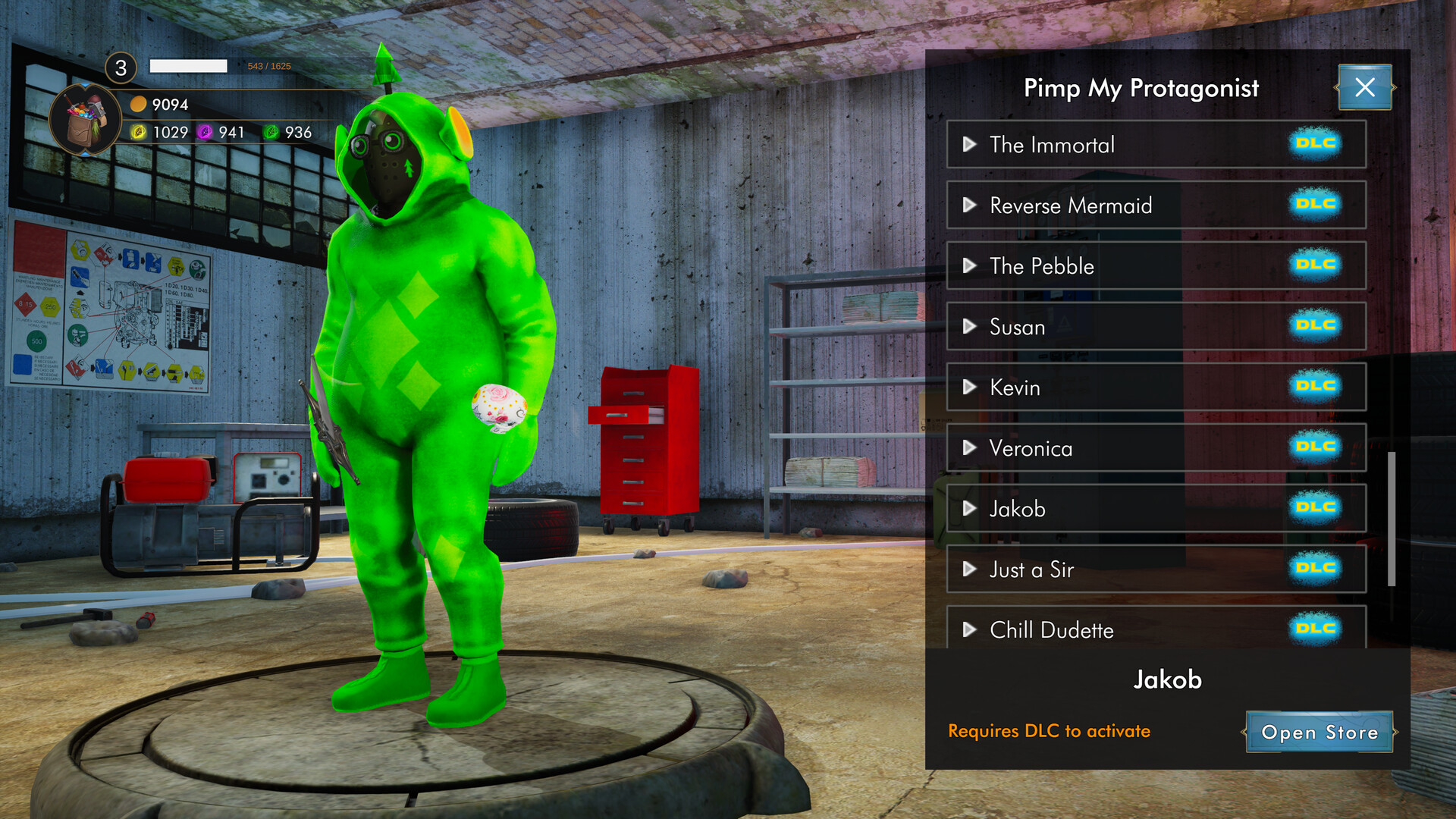Screen dimensions: 1456x819
Task: Click the DLC badge on Chill Dudette
Action: tap(1316, 629)
